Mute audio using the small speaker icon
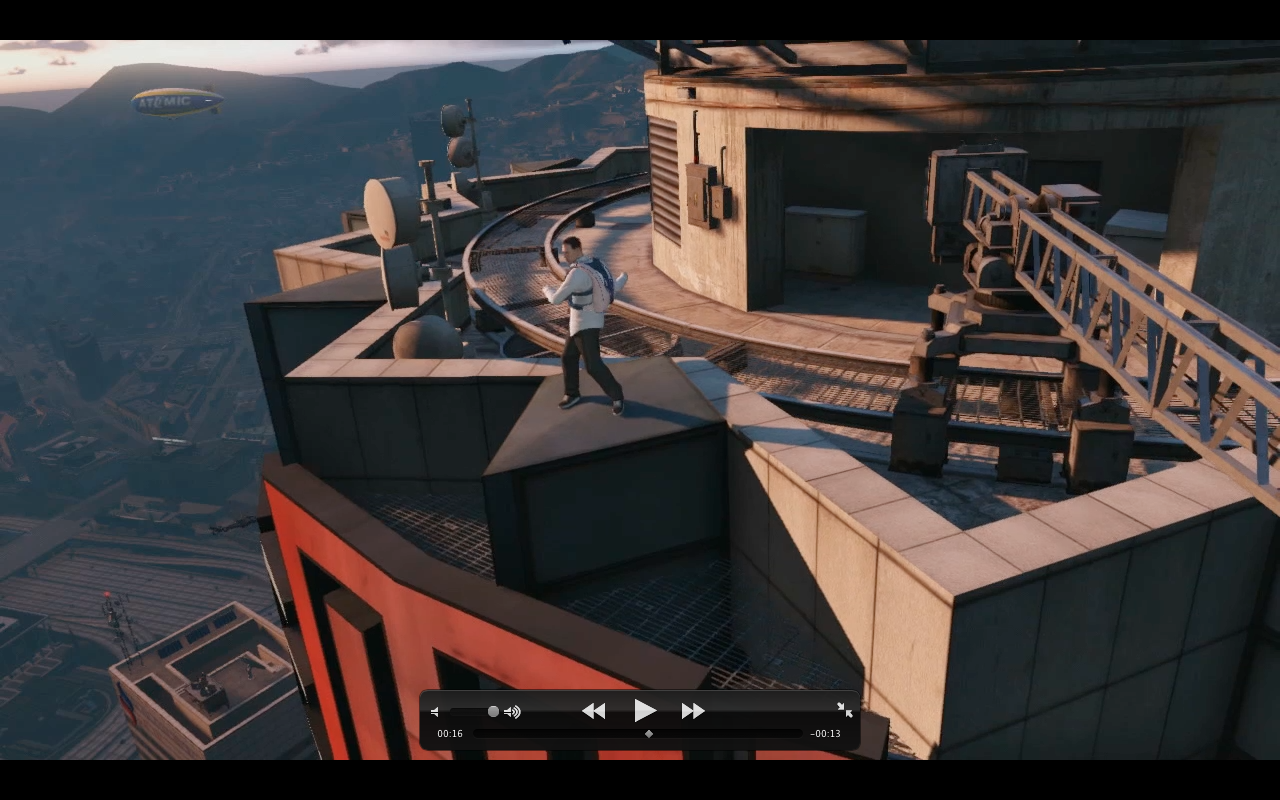Viewport: 1280px width, 800px height. coord(435,711)
